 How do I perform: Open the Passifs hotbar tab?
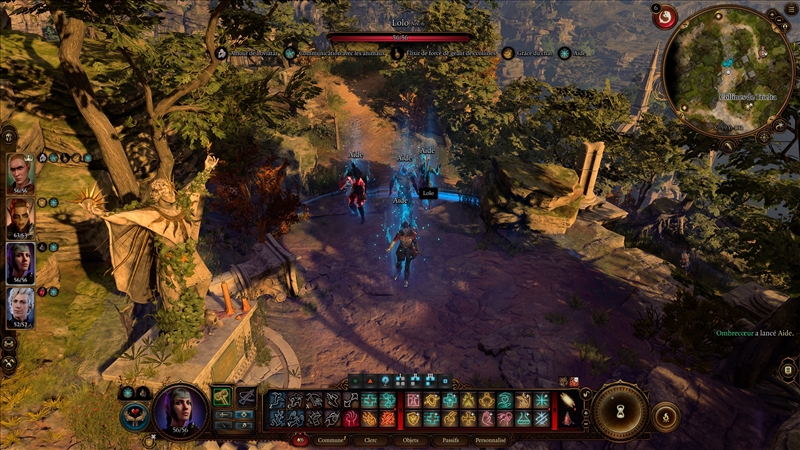[450, 440]
